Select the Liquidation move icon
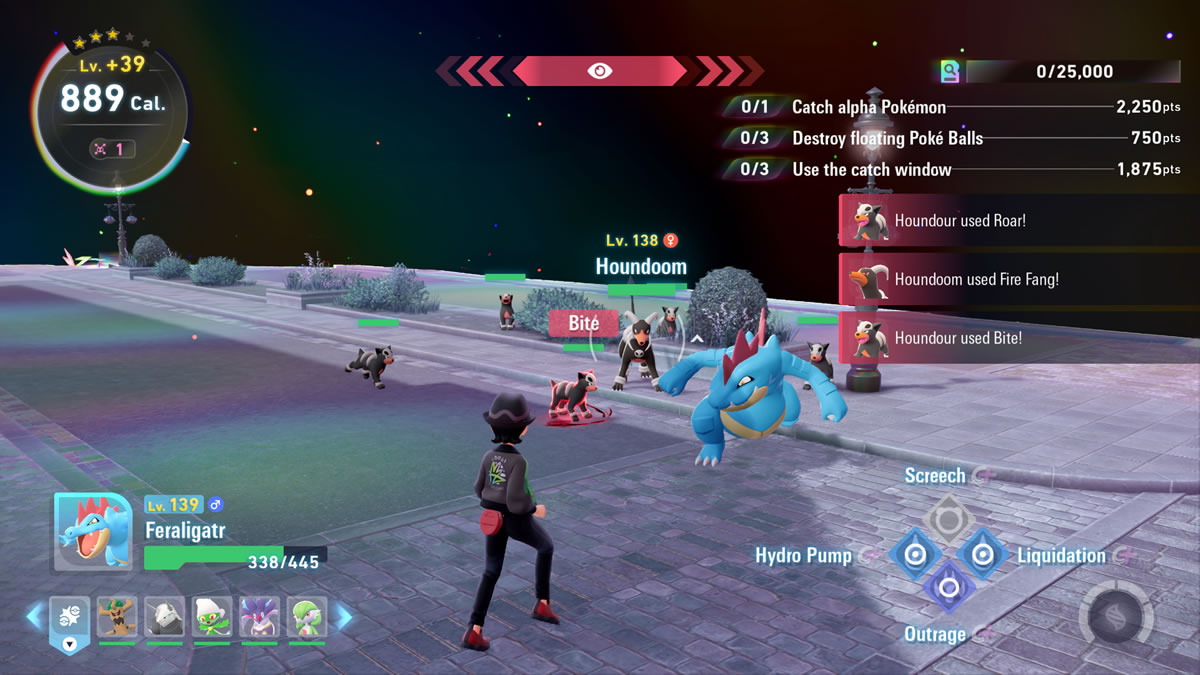The width and height of the screenshot is (1200, 675). (982, 555)
